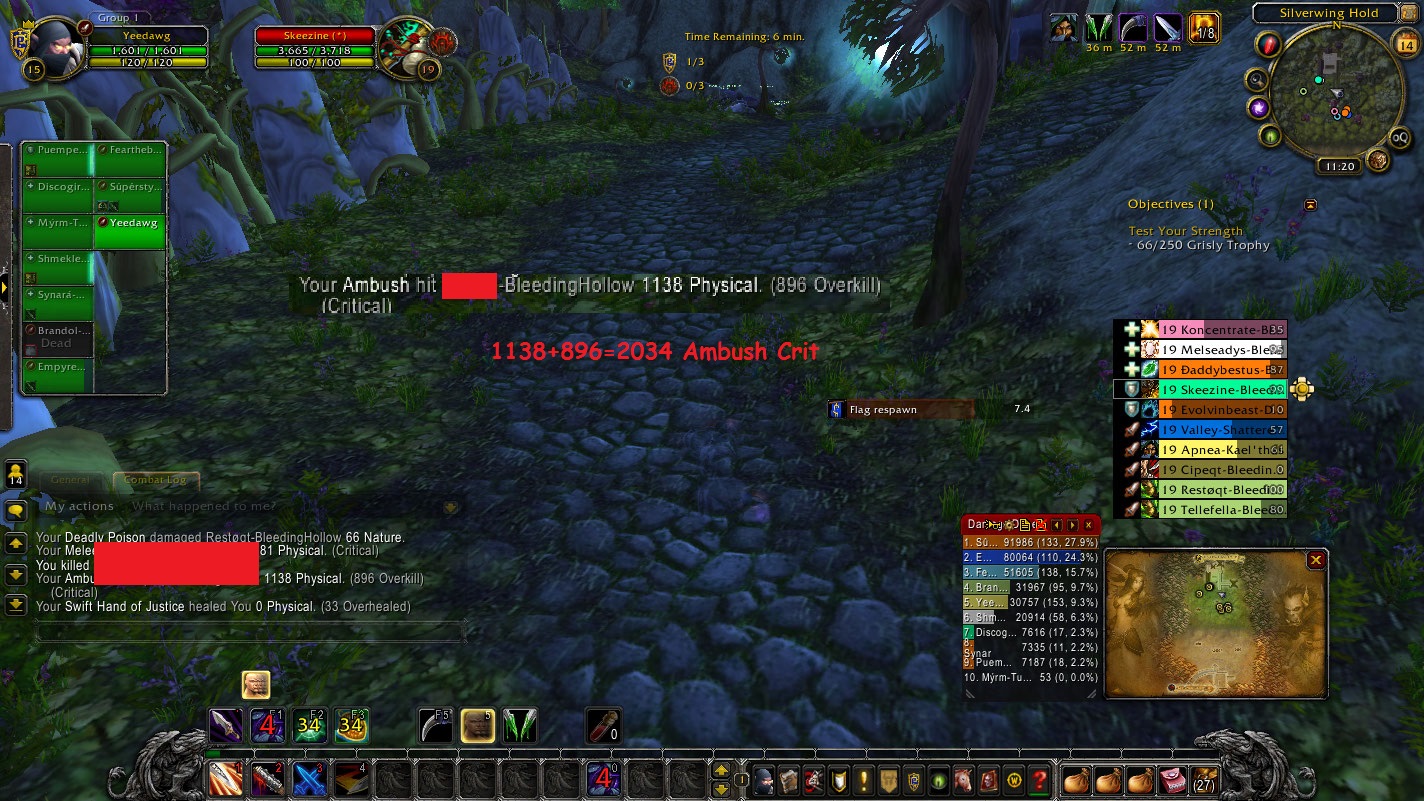
Task: Select the Test Your Strength quest
Action: click(x=1185, y=231)
